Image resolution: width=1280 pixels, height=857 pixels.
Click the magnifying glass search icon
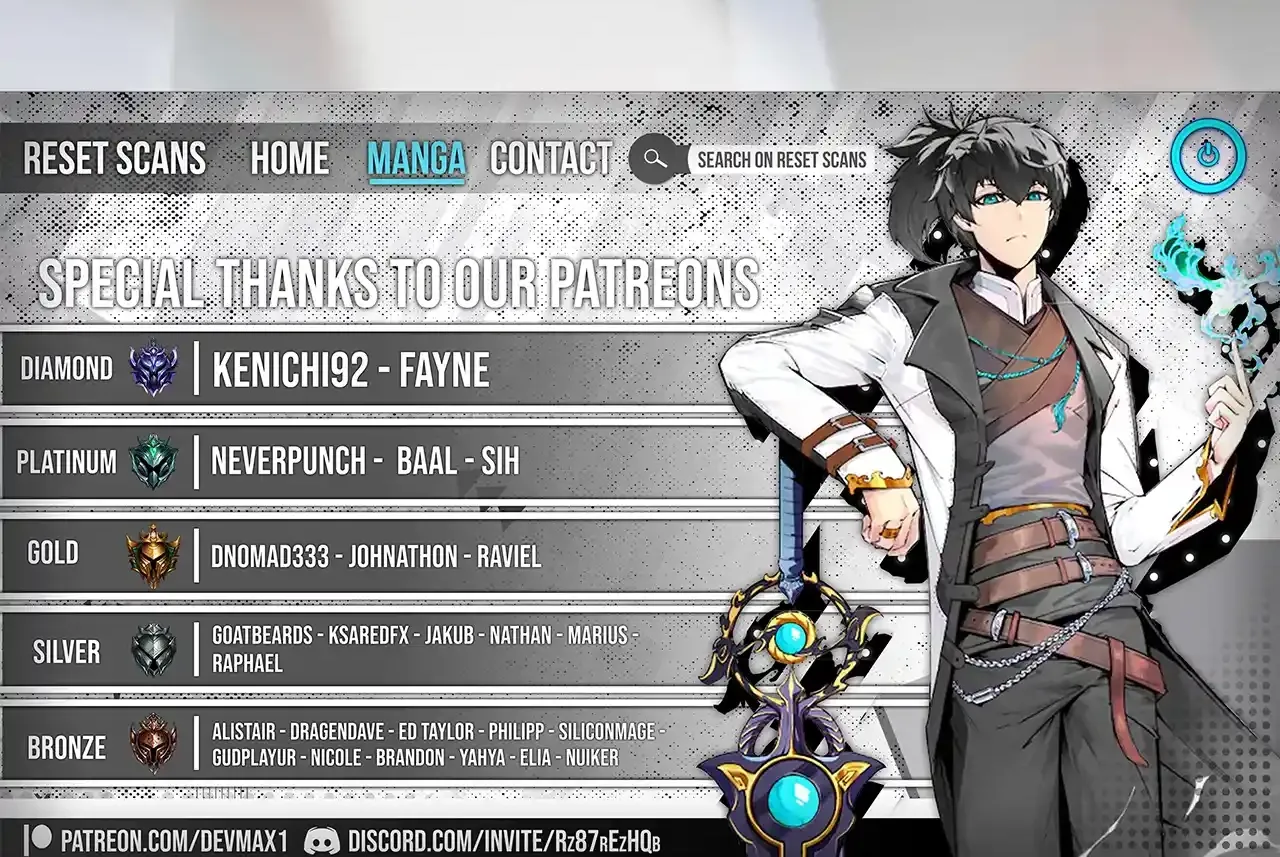click(654, 159)
